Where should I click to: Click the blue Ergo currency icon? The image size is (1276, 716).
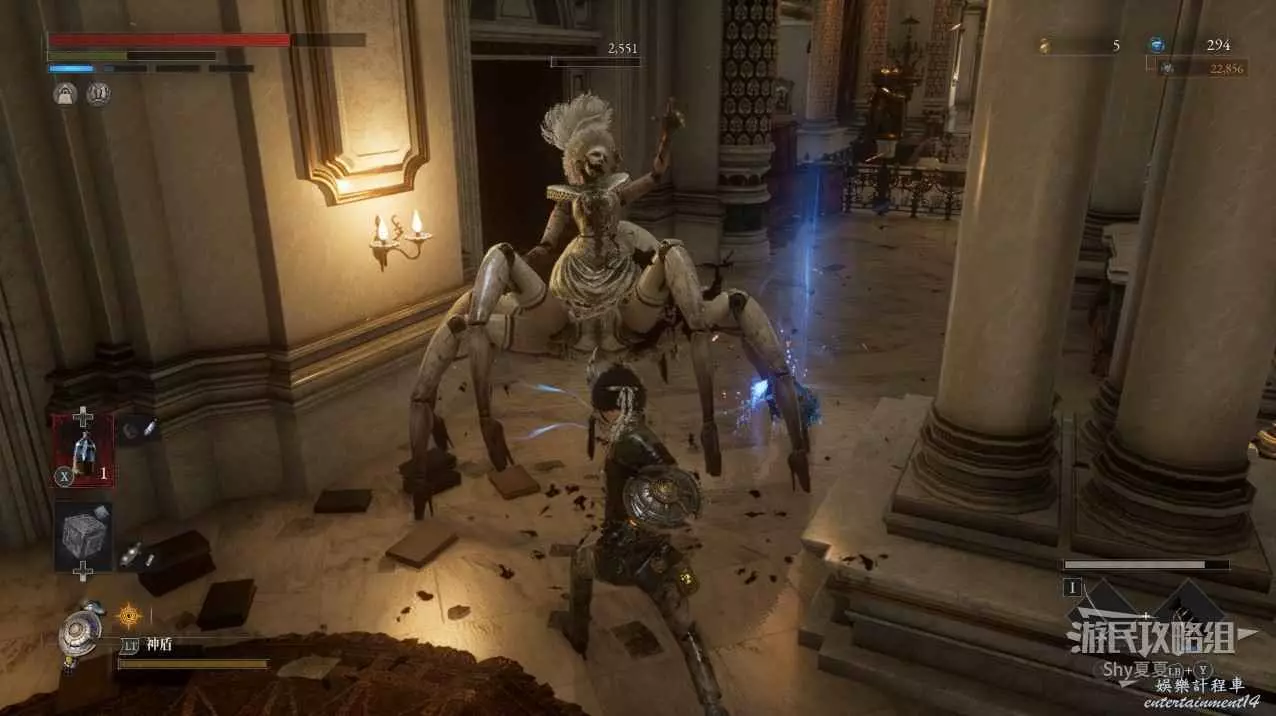(x=1156, y=45)
